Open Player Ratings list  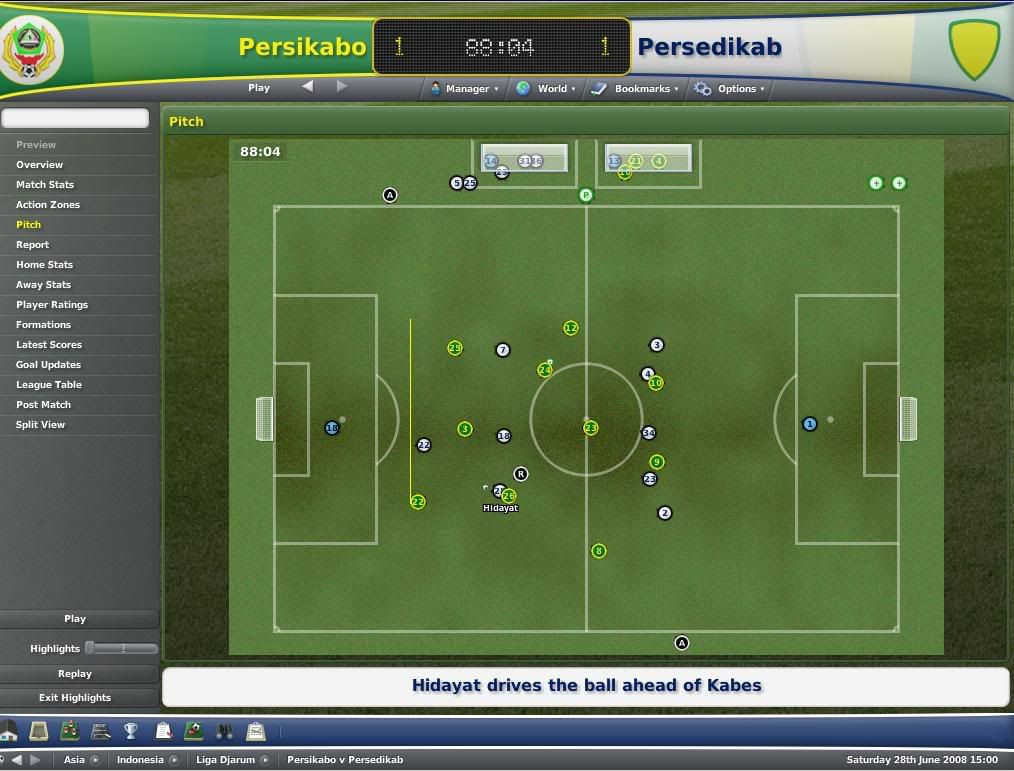click(x=52, y=305)
